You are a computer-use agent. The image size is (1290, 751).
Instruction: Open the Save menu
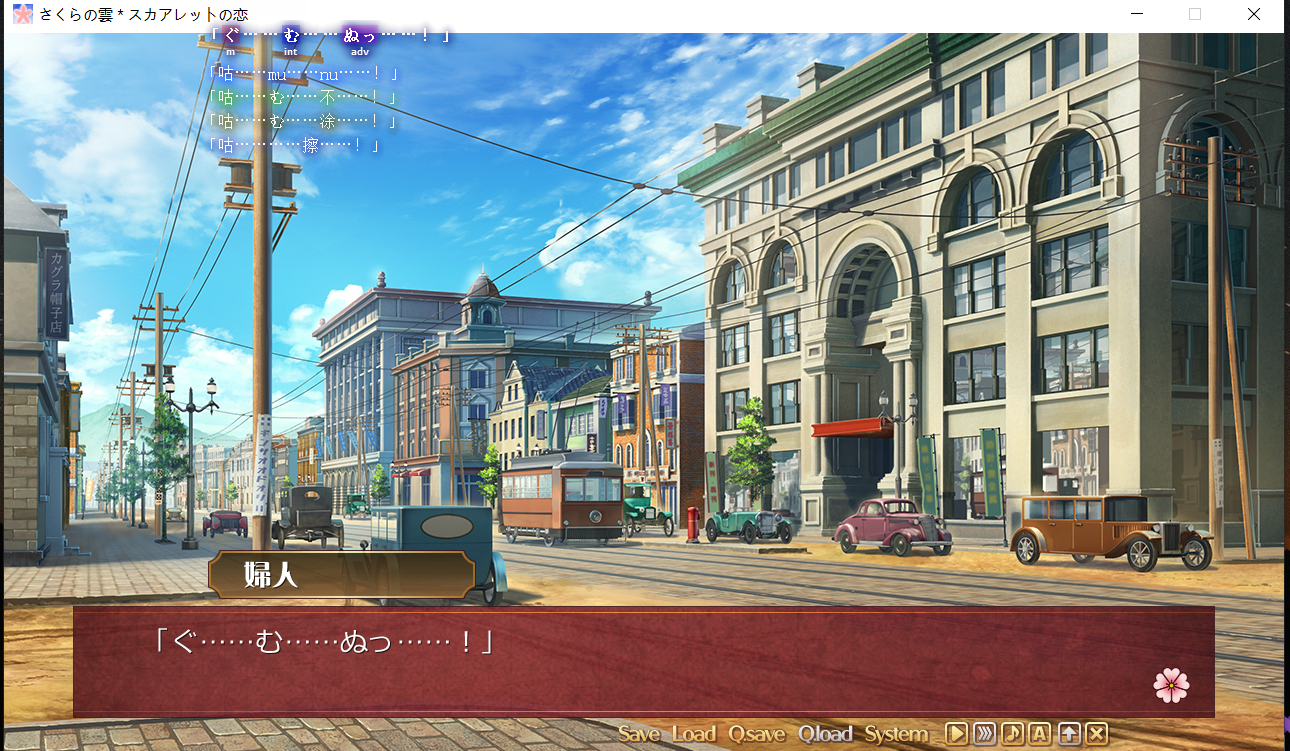tap(638, 734)
